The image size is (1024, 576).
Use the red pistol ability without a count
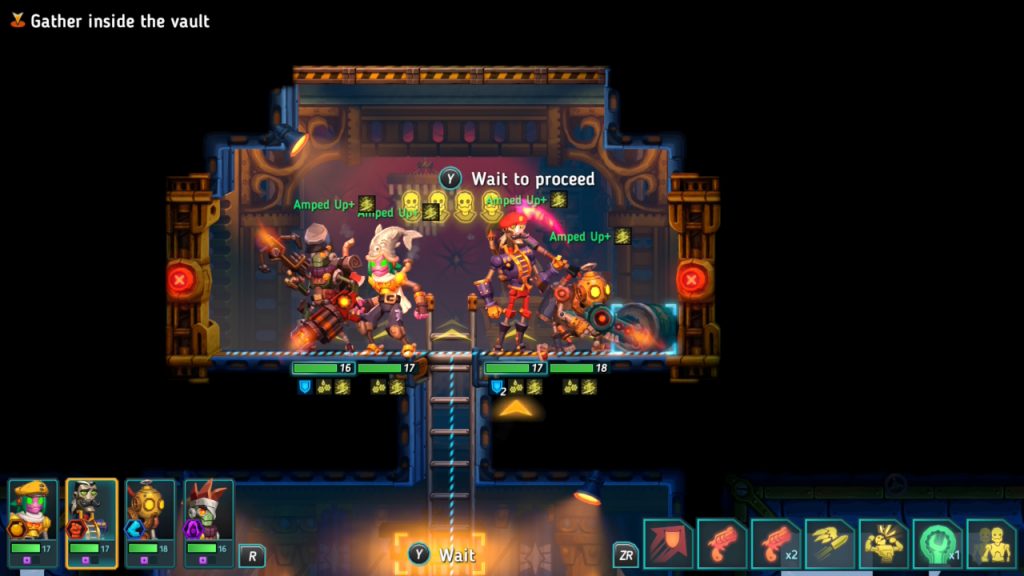point(722,544)
